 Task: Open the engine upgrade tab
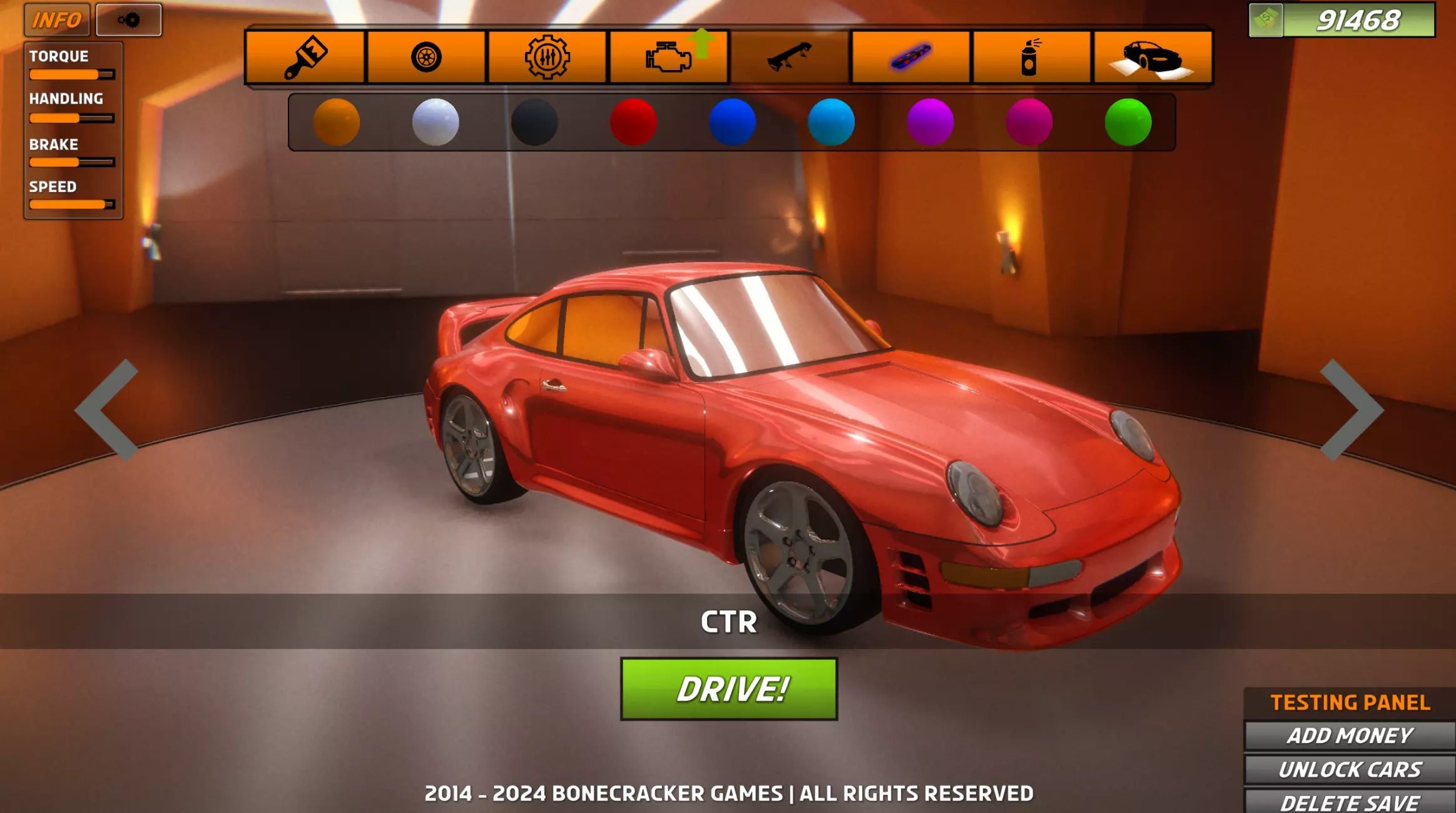[669, 57]
